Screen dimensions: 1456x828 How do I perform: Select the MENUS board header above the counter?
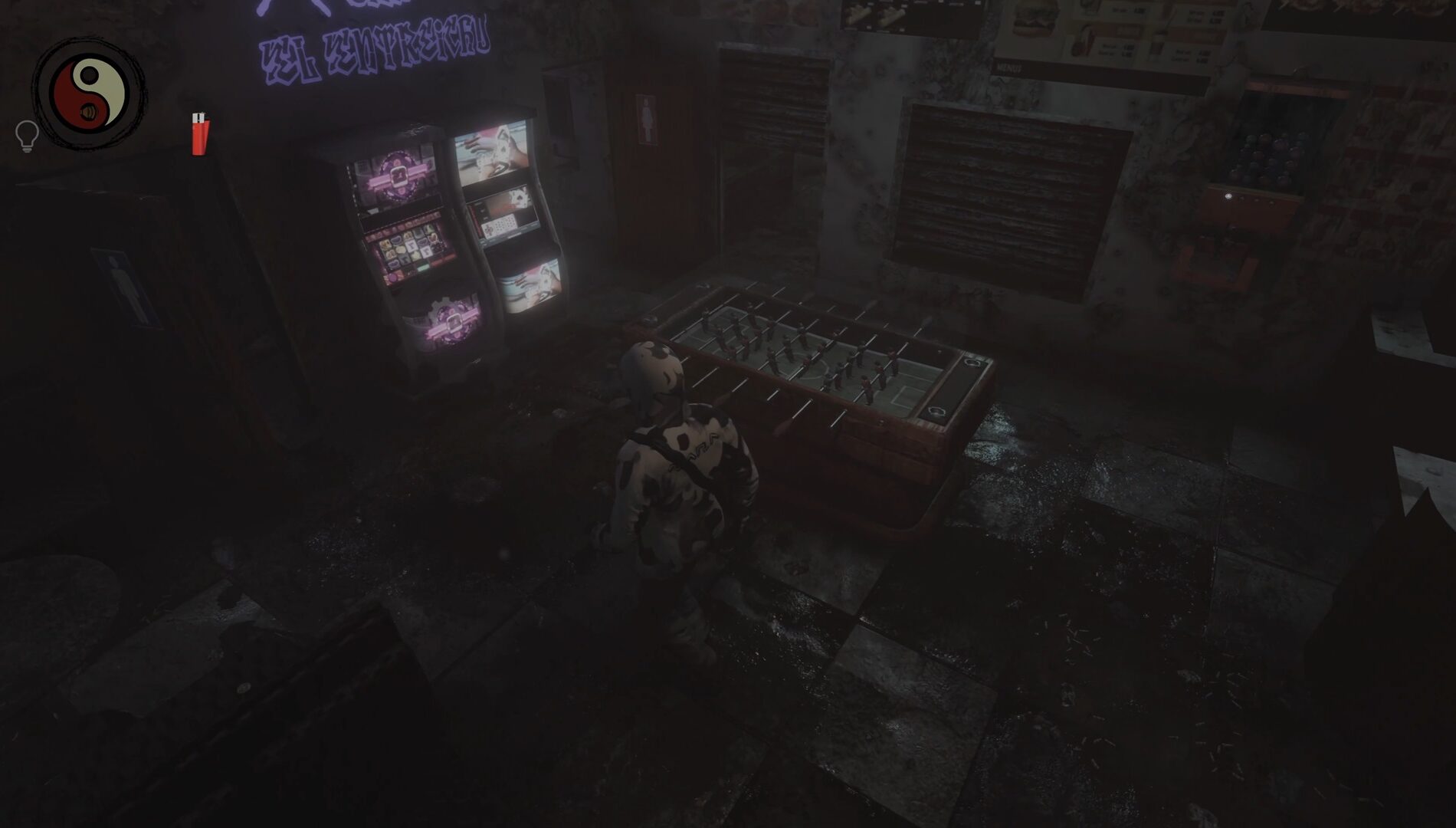(x=1009, y=68)
